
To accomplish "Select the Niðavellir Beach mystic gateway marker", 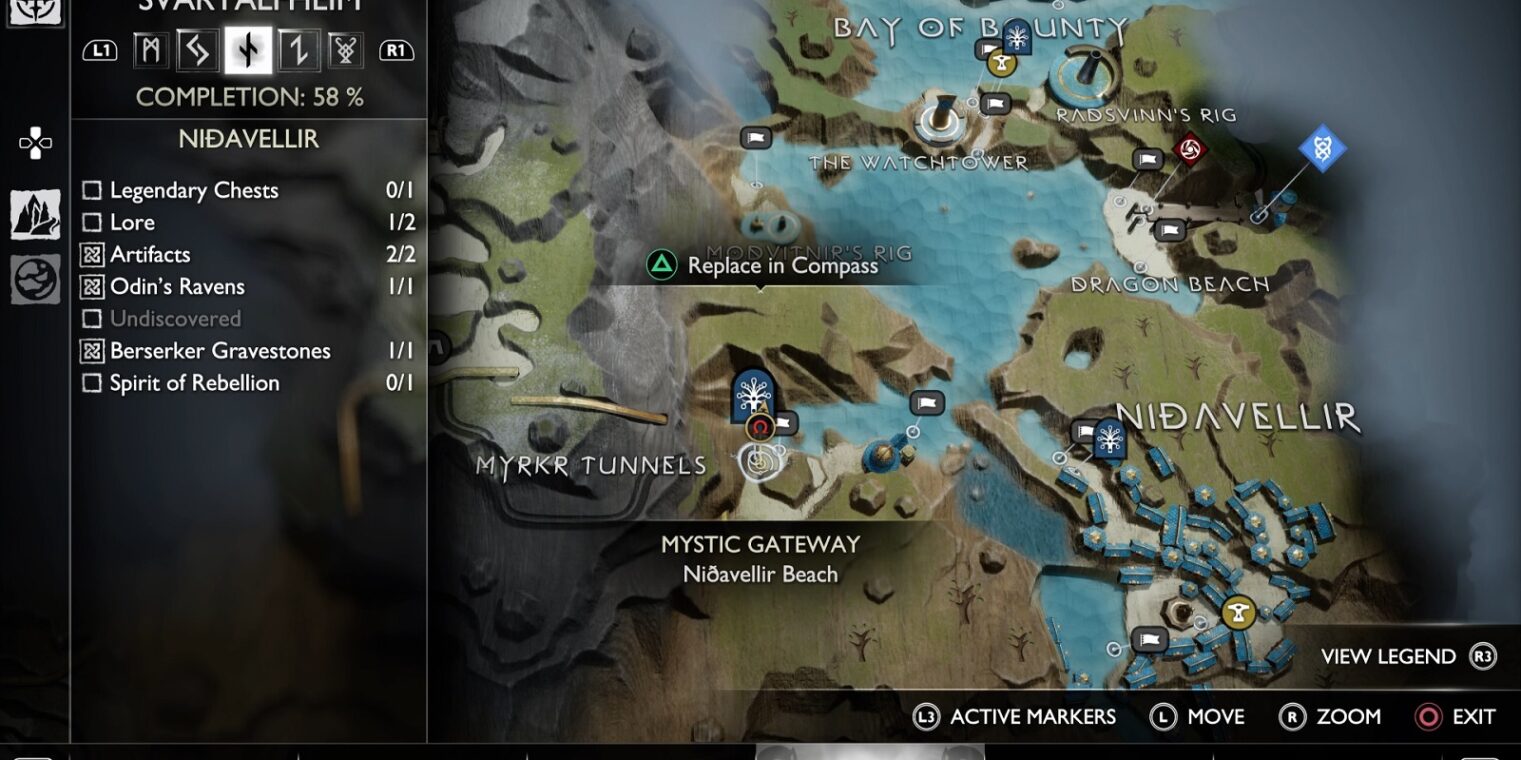I will point(752,395).
